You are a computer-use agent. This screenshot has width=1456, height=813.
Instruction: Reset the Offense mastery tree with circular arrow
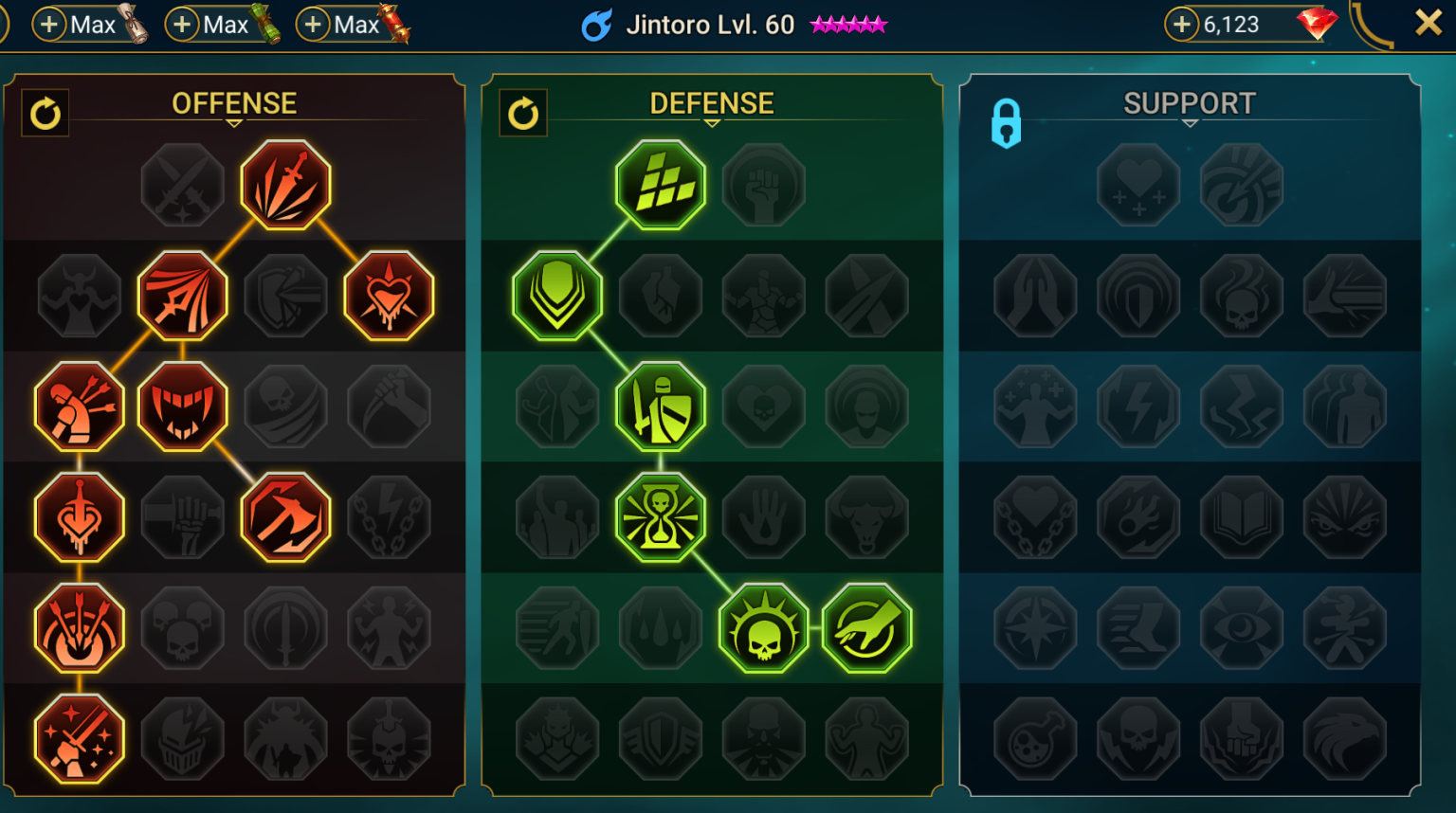click(45, 113)
